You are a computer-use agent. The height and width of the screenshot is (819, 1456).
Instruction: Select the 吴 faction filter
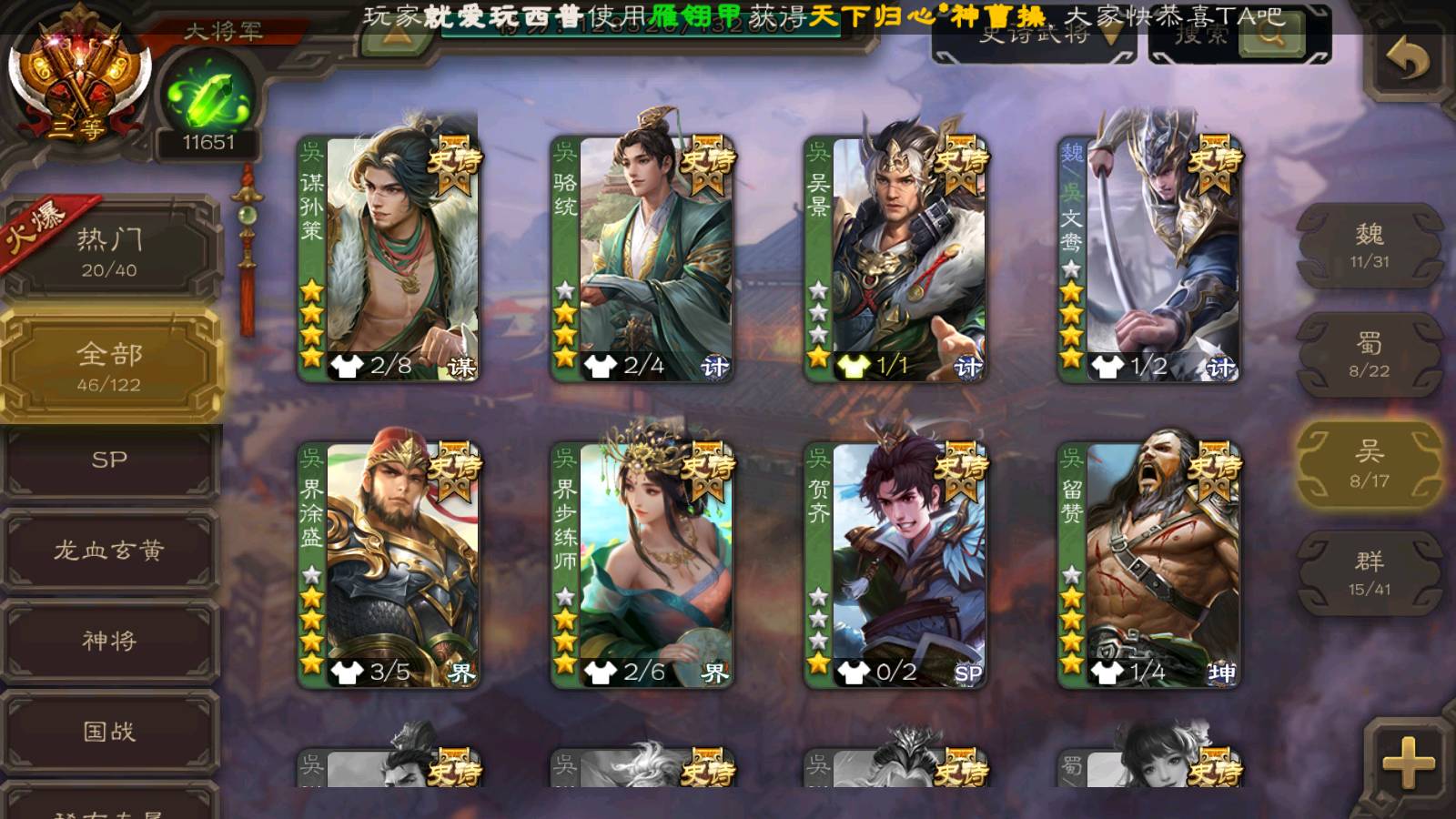1369,464
